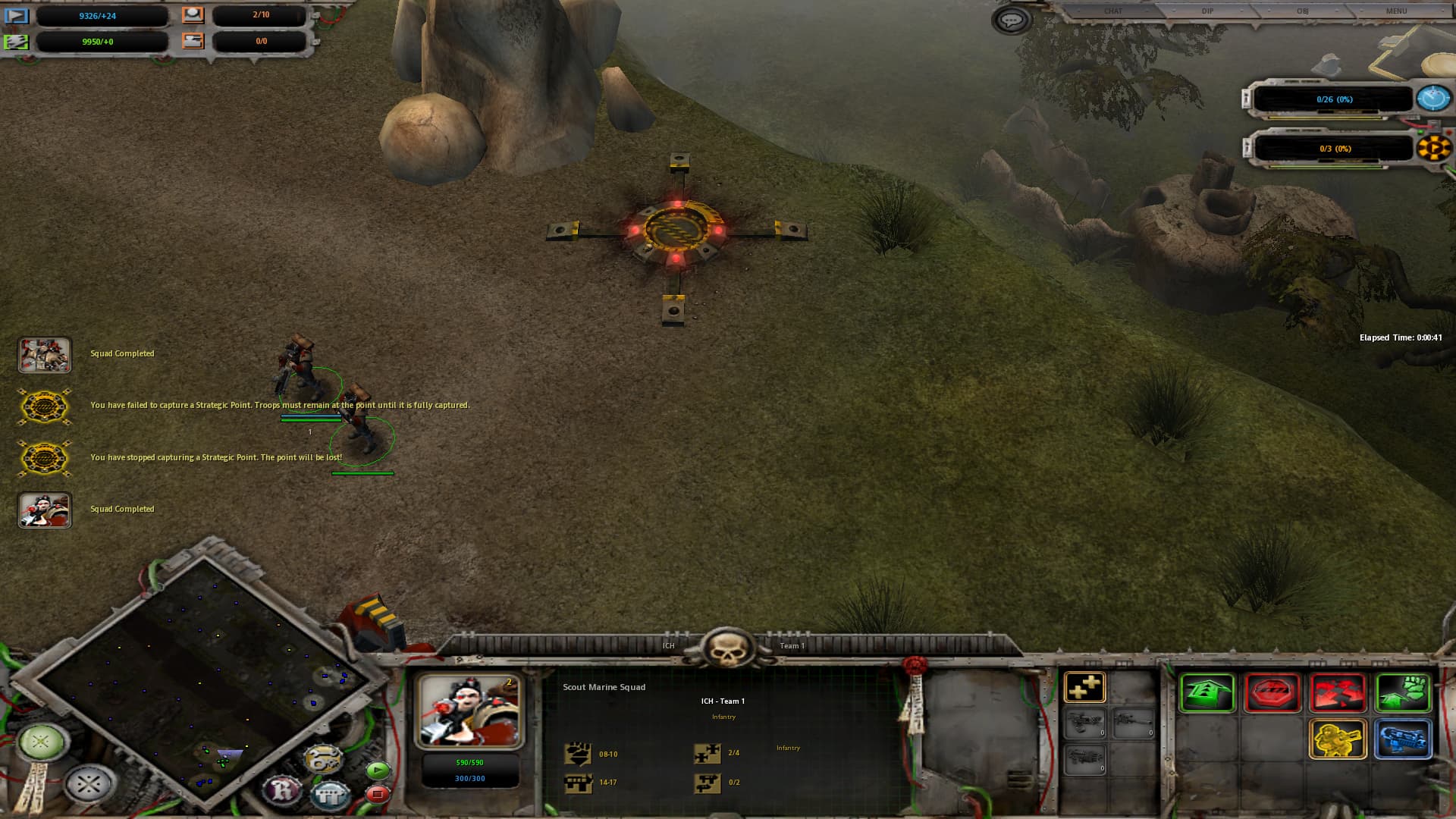This screenshot has height=819, width=1456.
Task: Click the speech bubble chat icon
Action: [1011, 20]
